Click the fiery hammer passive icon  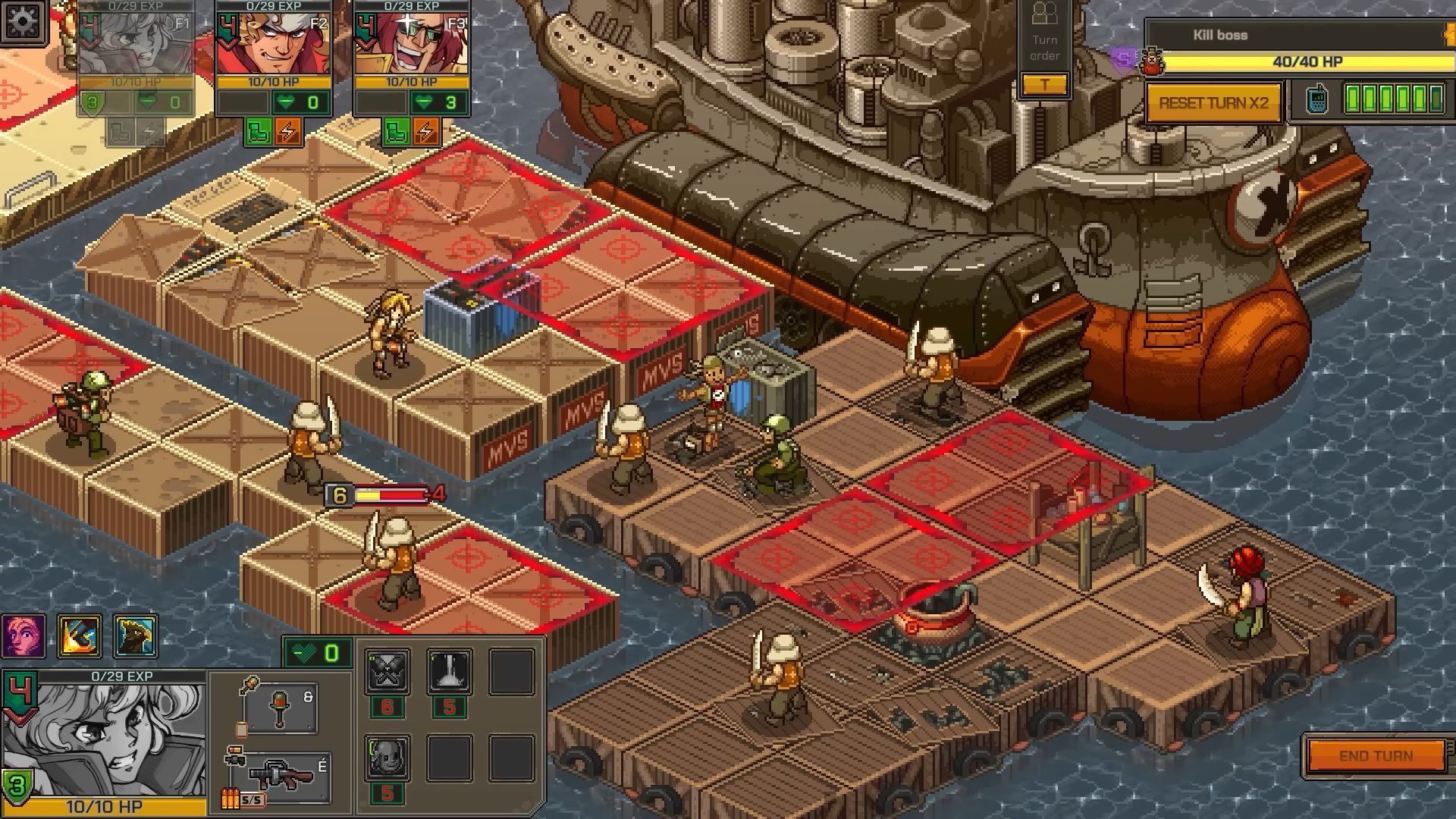[80, 635]
